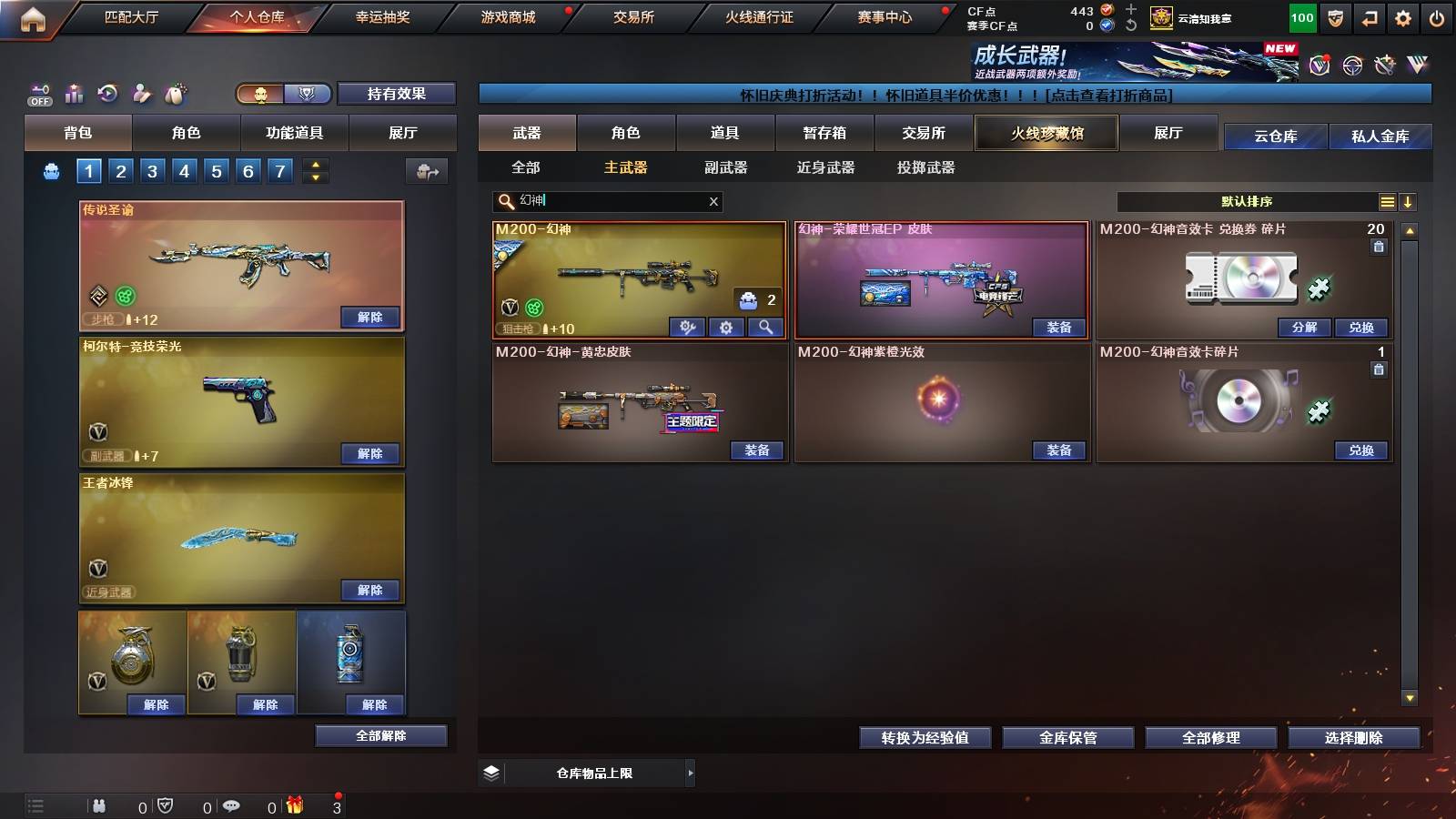Click the pet/egg icon in toolbar
This screenshot has height=819, width=1456.
[x=176, y=94]
